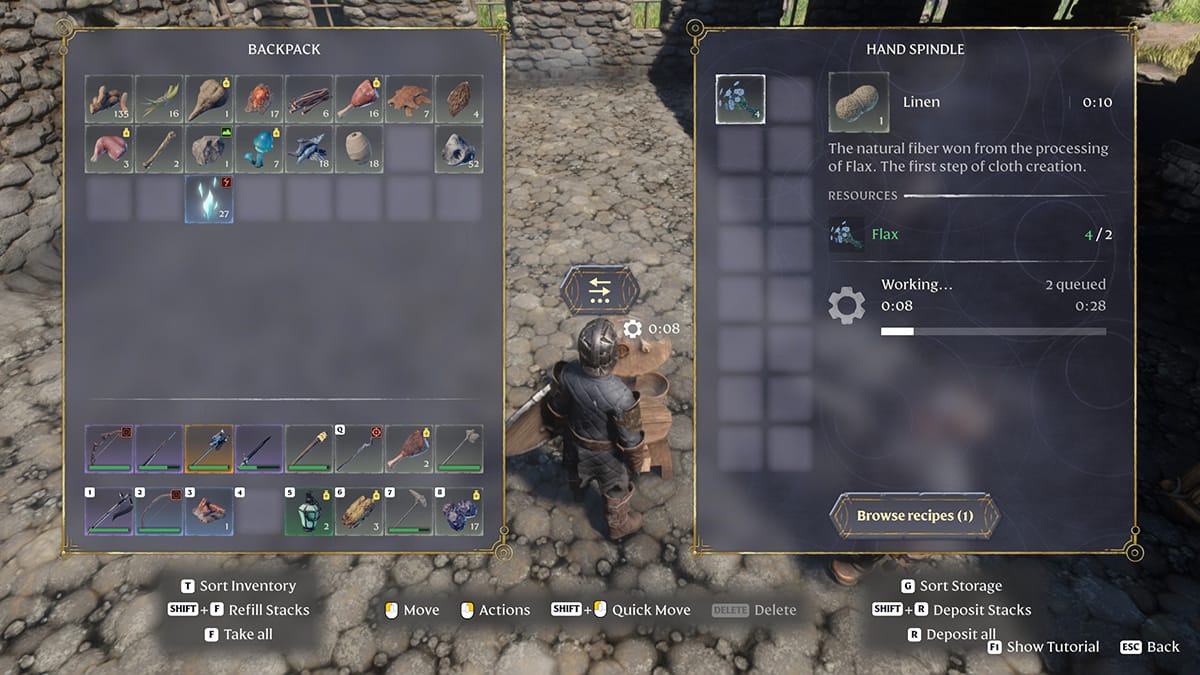Select the plant fiber stack of 16
This screenshot has width=1200, height=675.
(x=160, y=99)
